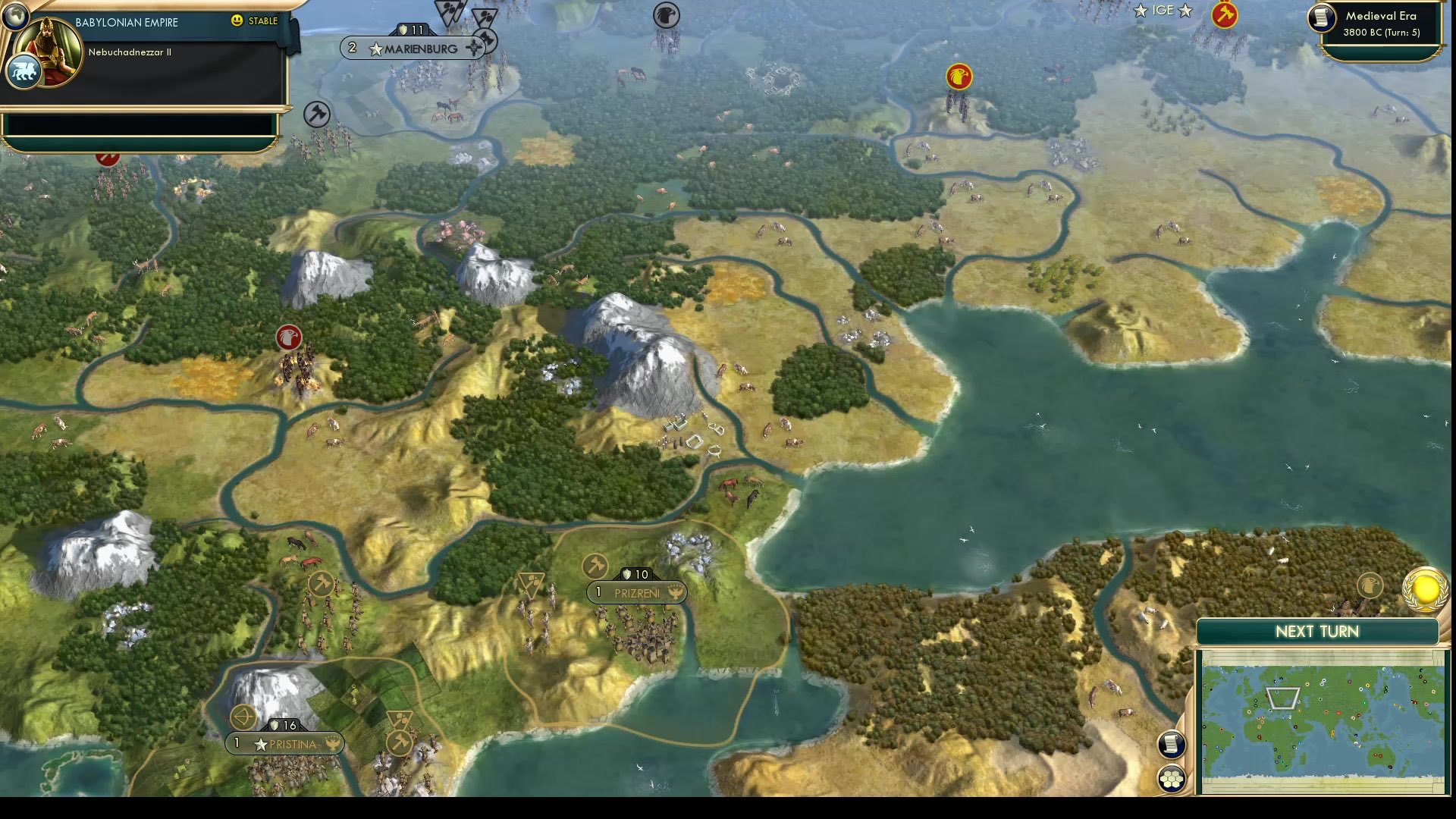Click the red eagle barbarian camp icon

[x=289, y=338]
